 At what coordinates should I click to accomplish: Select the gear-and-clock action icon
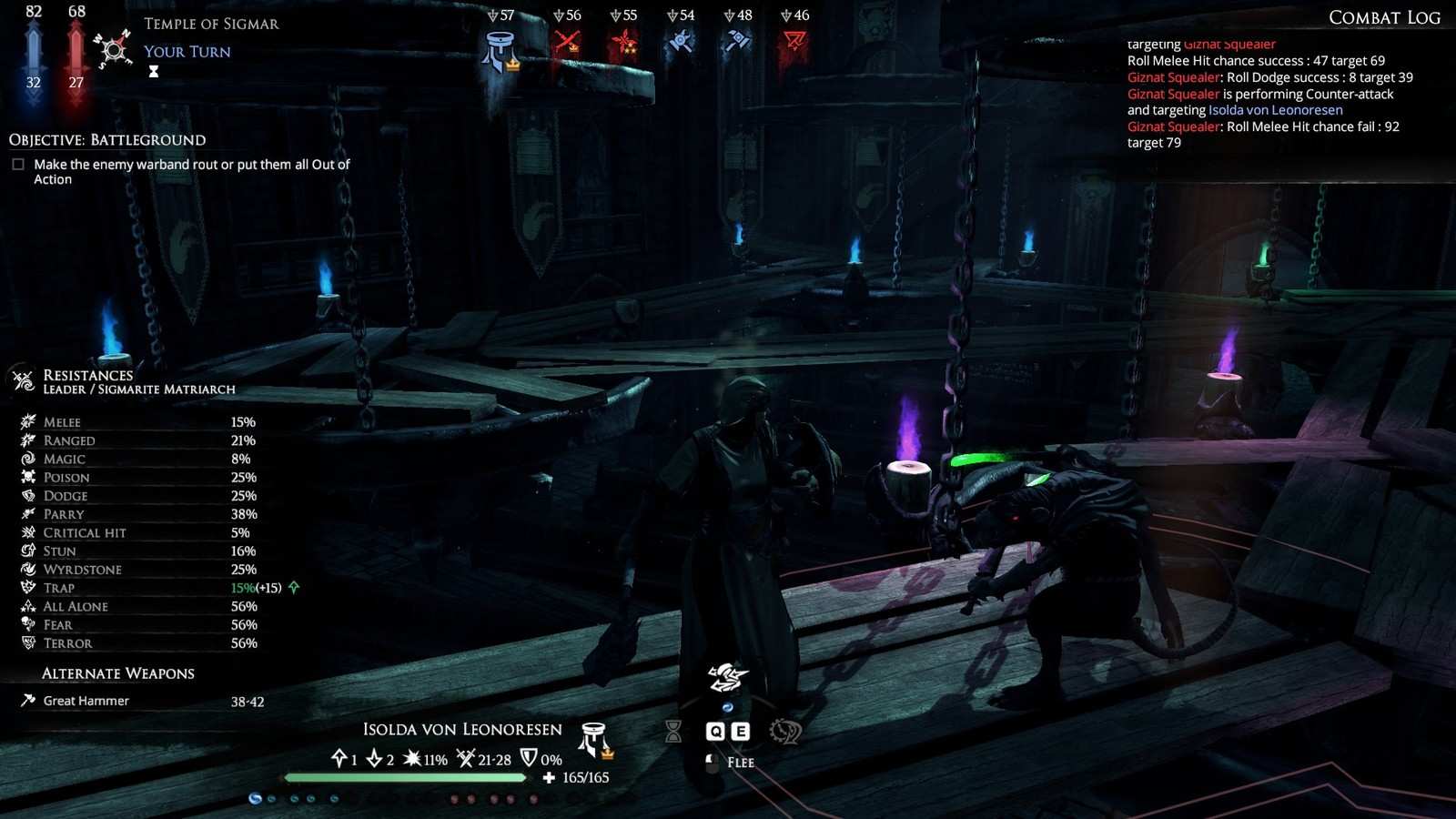[784, 732]
